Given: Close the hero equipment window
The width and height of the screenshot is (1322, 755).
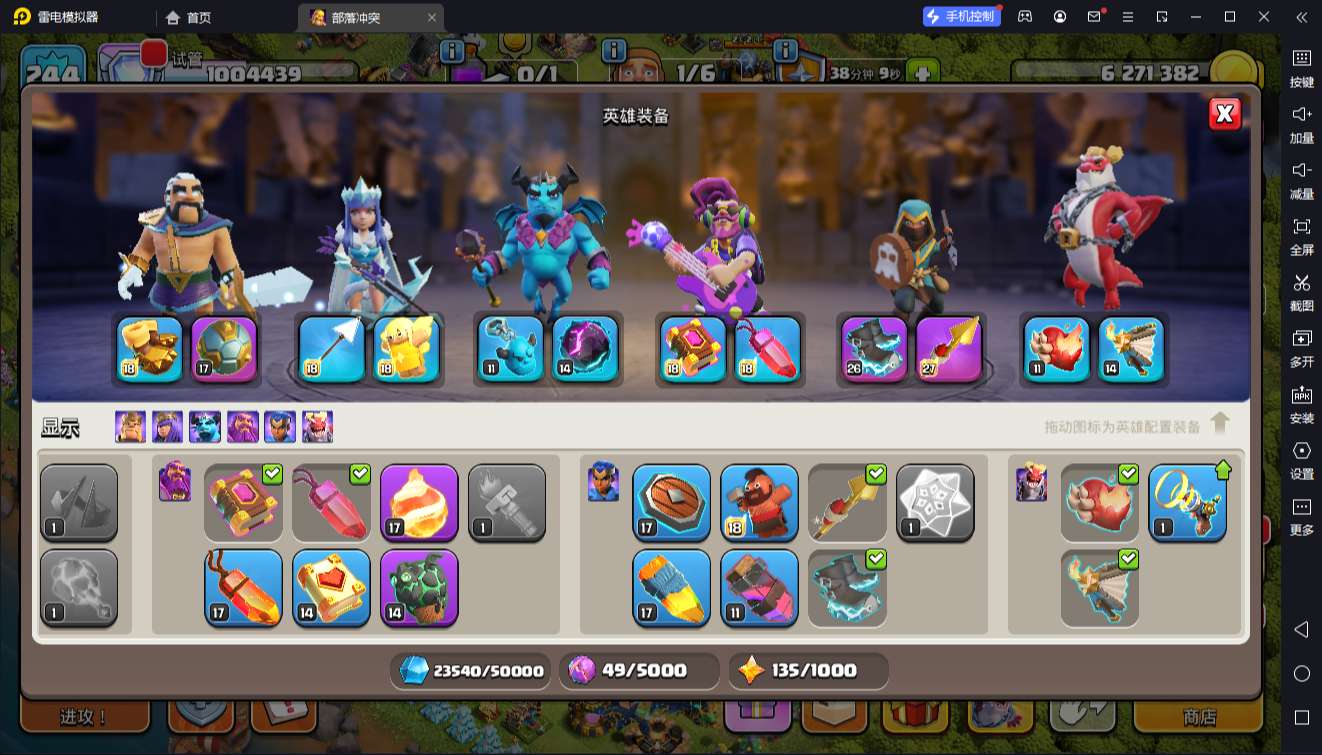Looking at the screenshot, I should 1225,114.
